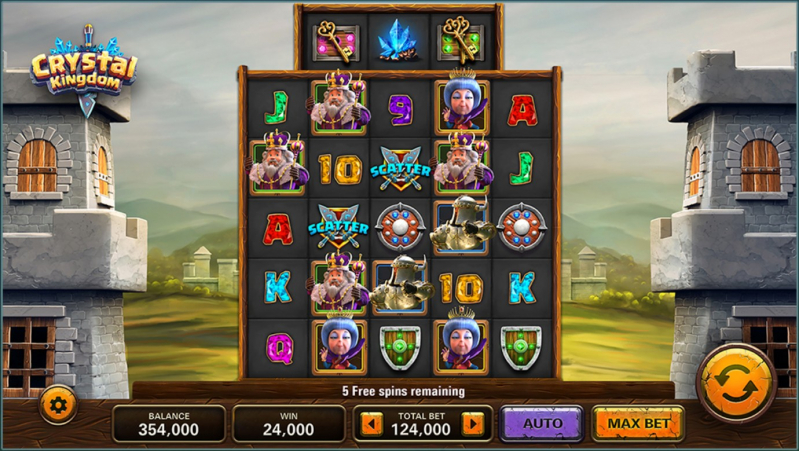Decrease total bet with the left arrow
799x451 pixels.
click(x=372, y=425)
